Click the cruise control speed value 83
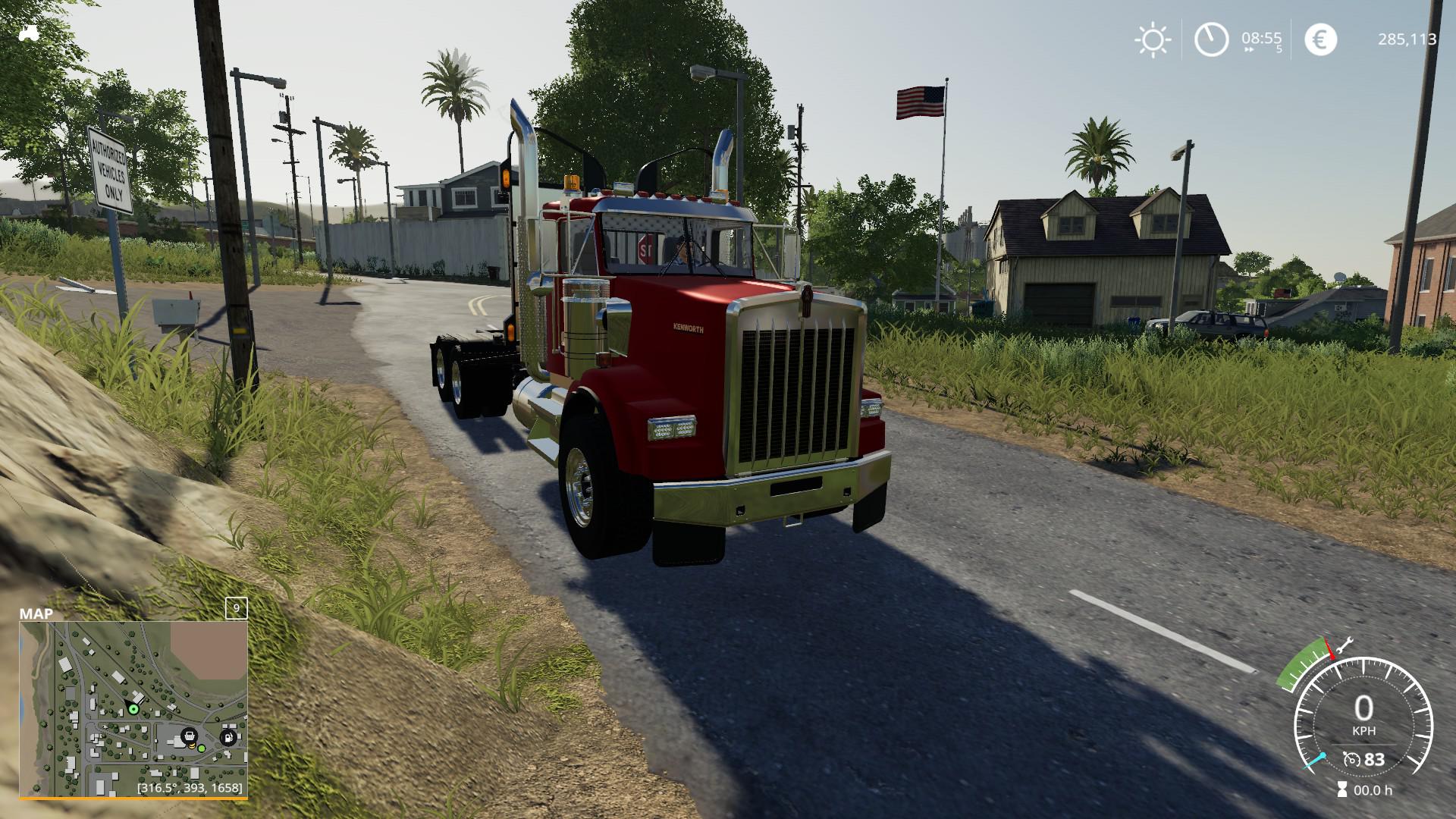Image resolution: width=1456 pixels, height=819 pixels. tap(1374, 760)
